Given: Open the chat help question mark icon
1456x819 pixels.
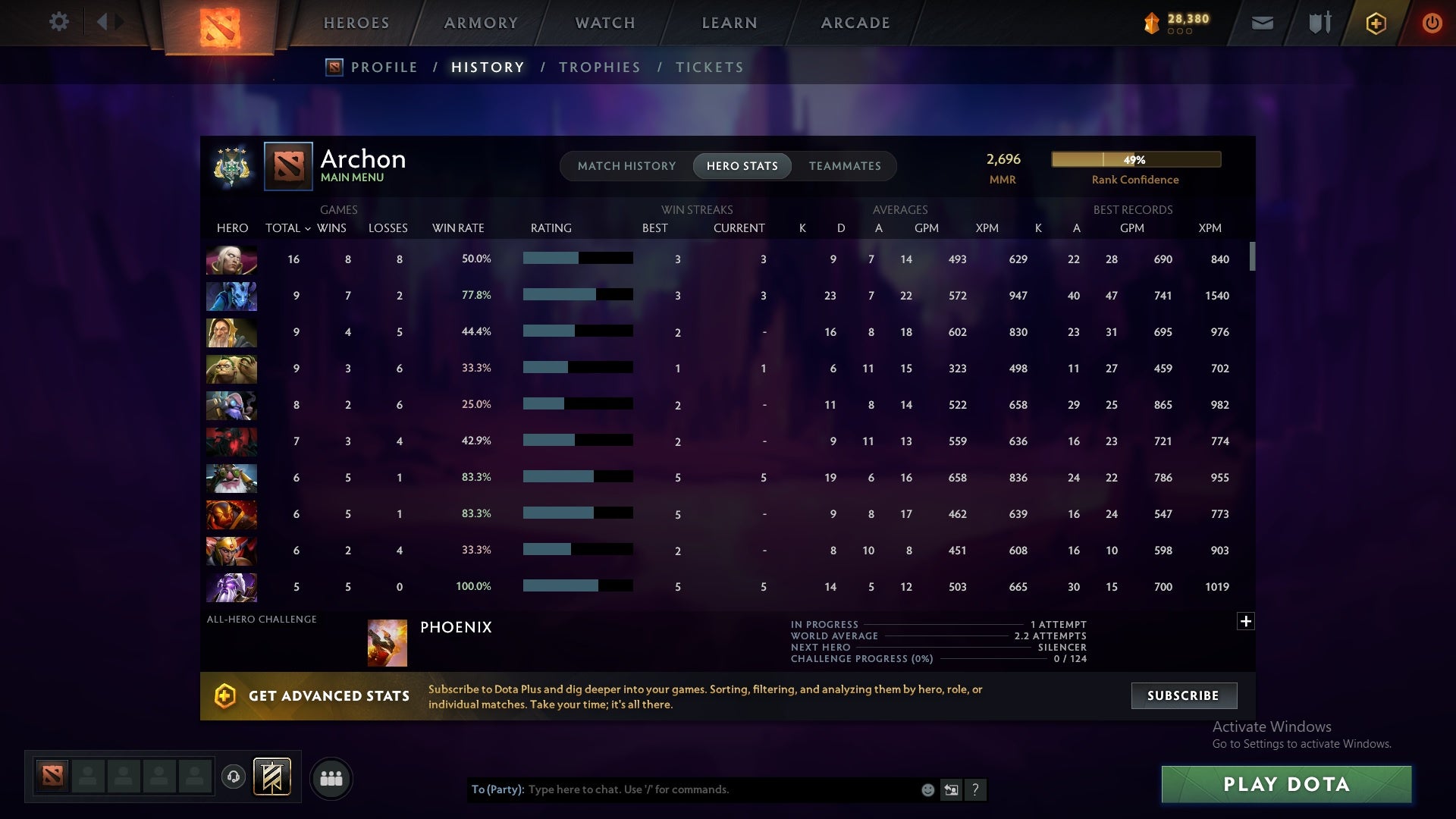Looking at the screenshot, I should click(x=975, y=789).
